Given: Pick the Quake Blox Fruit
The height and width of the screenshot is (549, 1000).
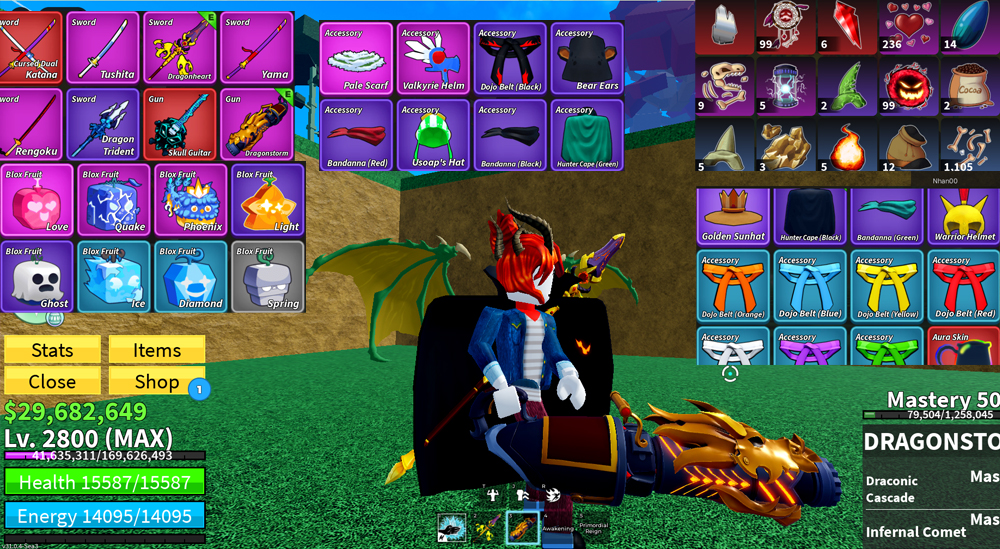Looking at the screenshot, I should [113, 200].
